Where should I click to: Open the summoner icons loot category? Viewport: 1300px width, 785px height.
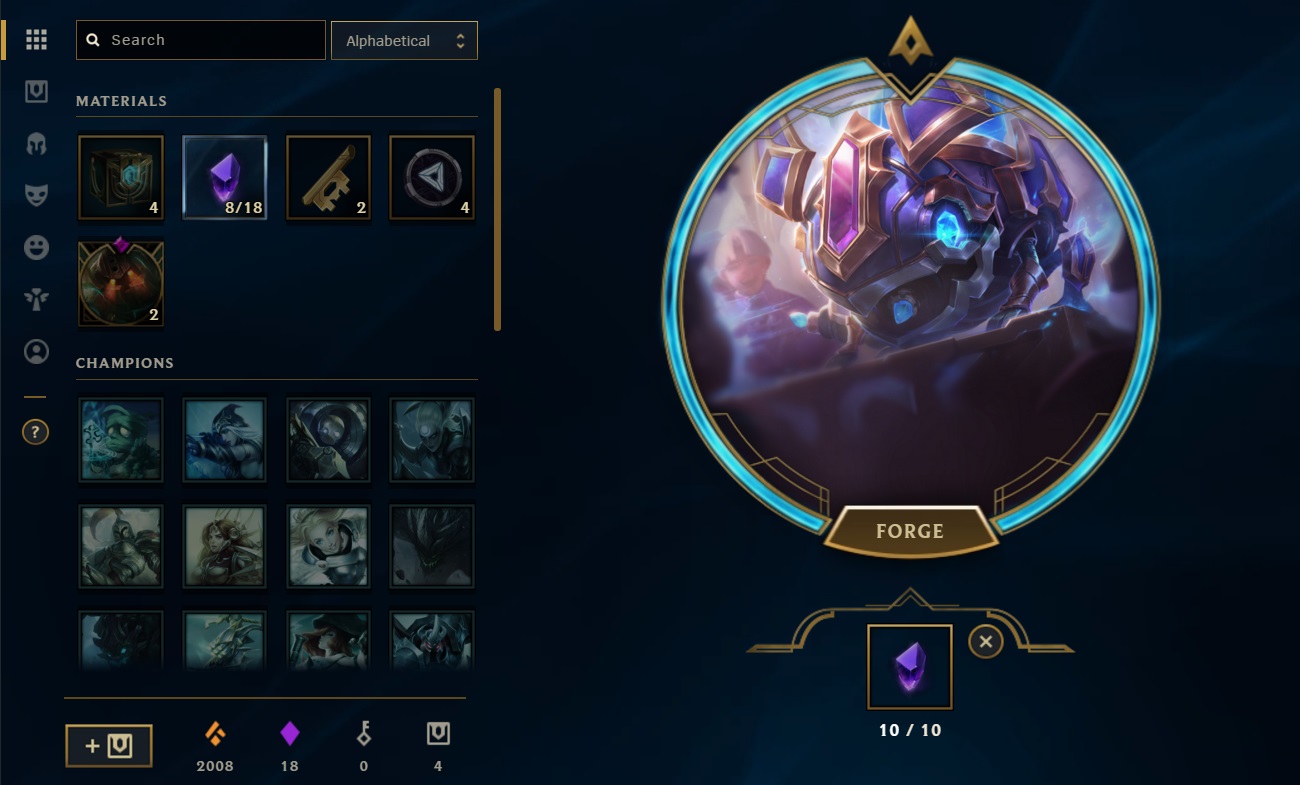(x=36, y=352)
